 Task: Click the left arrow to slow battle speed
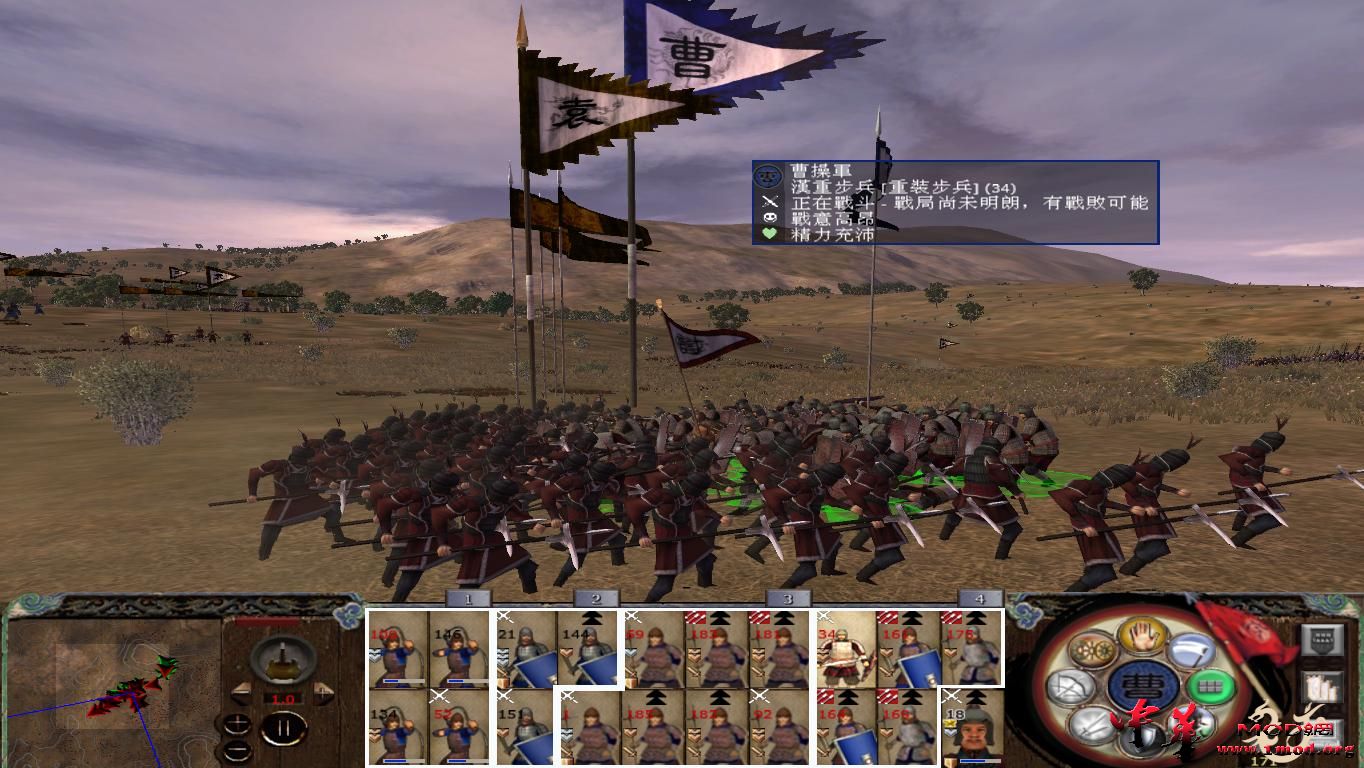click(242, 692)
